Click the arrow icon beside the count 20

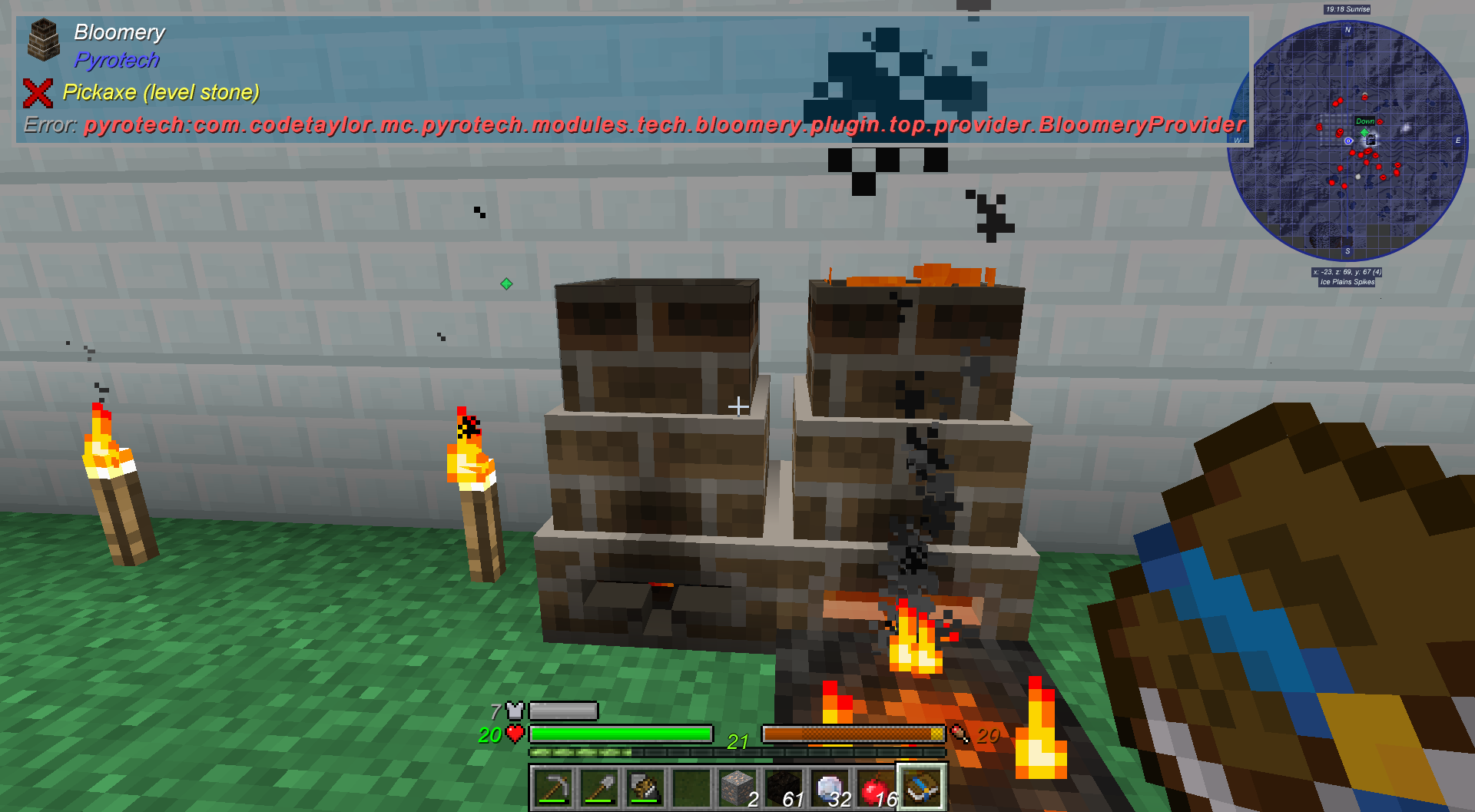tap(958, 735)
